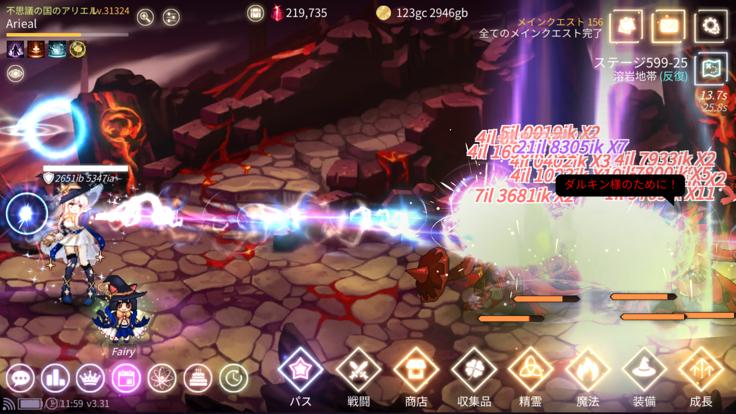
Task: Open the 収集品 (Collectibles) menu
Action: [x=473, y=371]
